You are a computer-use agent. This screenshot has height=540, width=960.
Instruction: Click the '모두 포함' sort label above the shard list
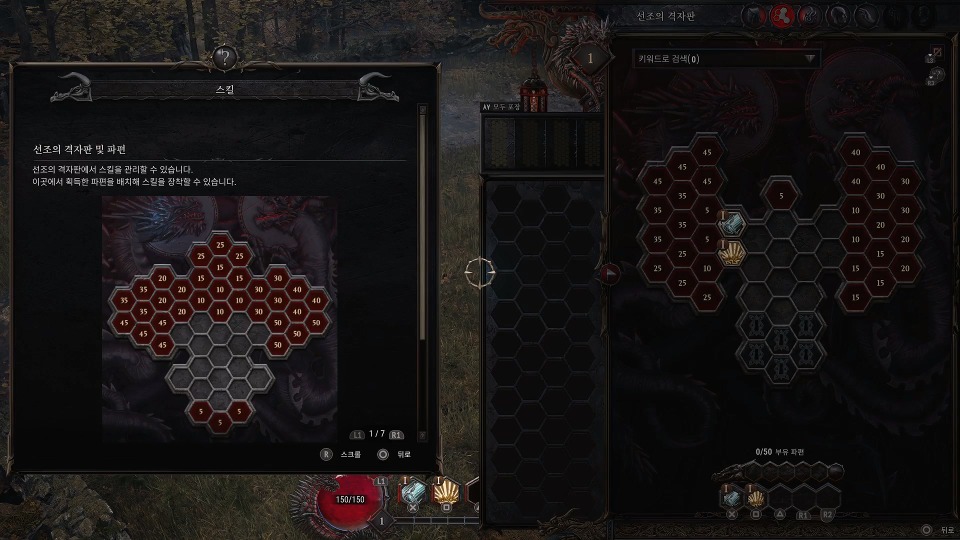click(x=502, y=107)
